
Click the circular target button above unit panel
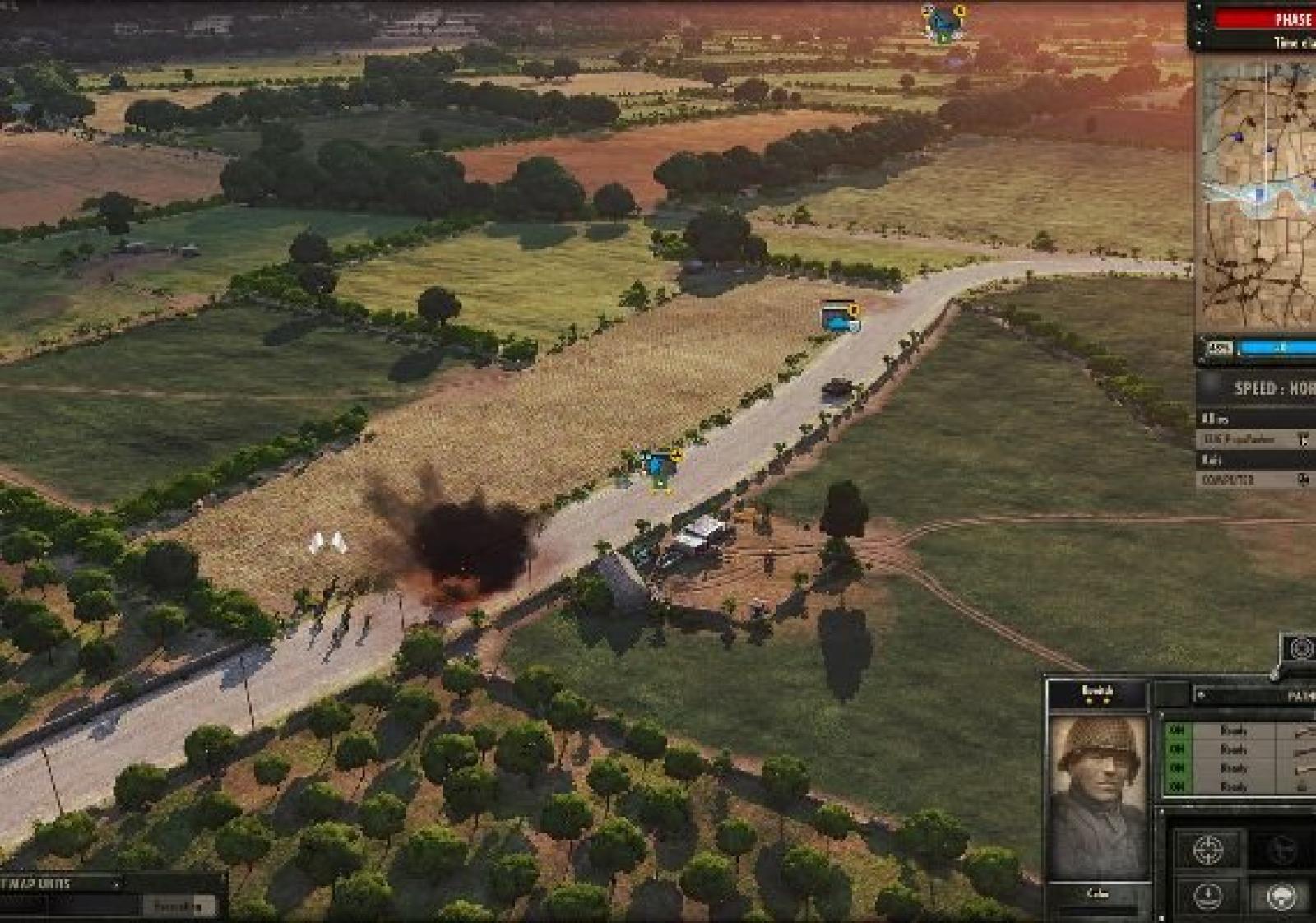[x=1300, y=648]
